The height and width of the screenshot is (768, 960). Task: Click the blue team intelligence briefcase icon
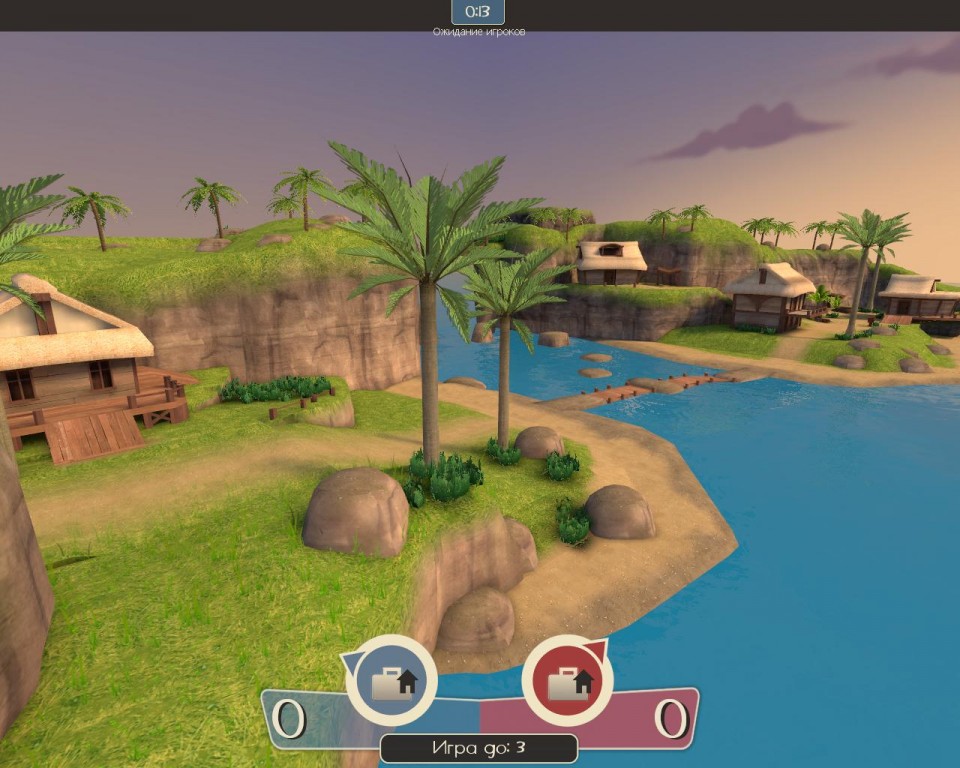click(391, 681)
